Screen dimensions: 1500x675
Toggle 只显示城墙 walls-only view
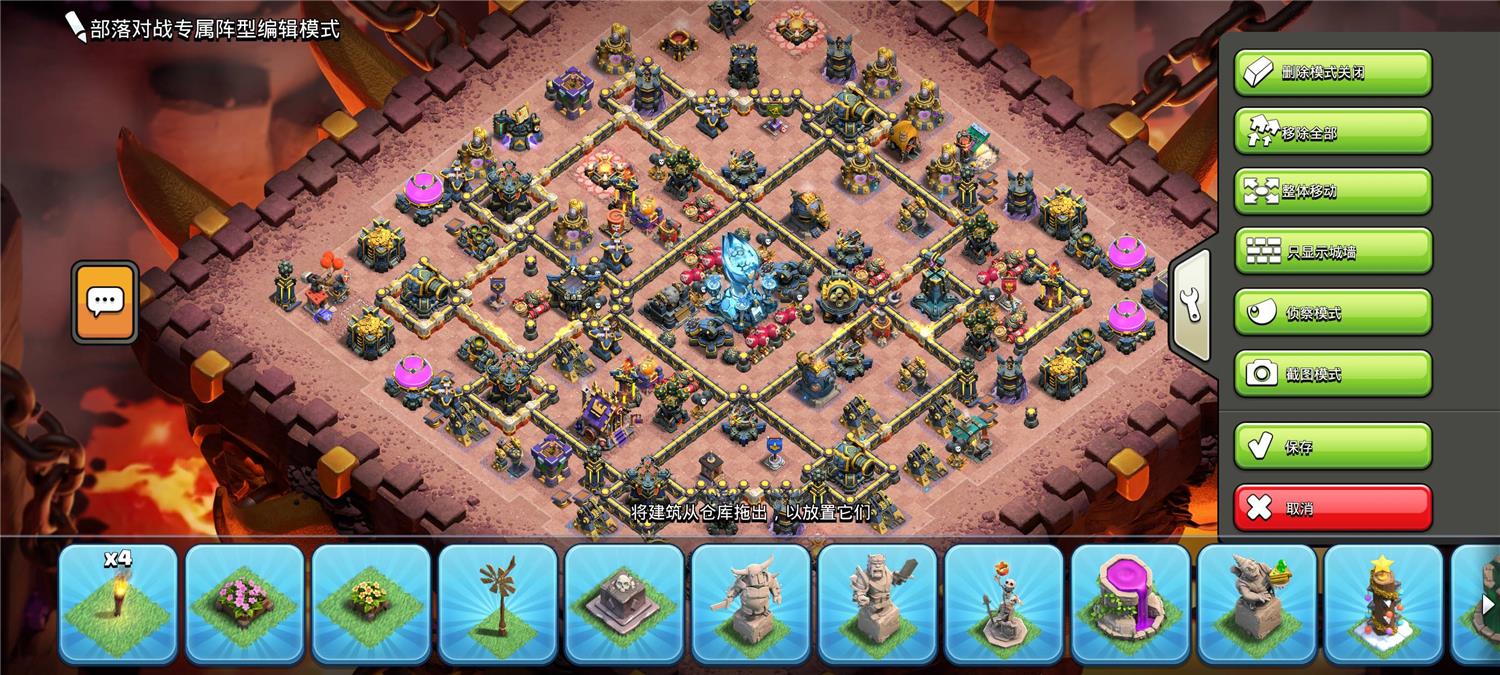coord(1332,252)
